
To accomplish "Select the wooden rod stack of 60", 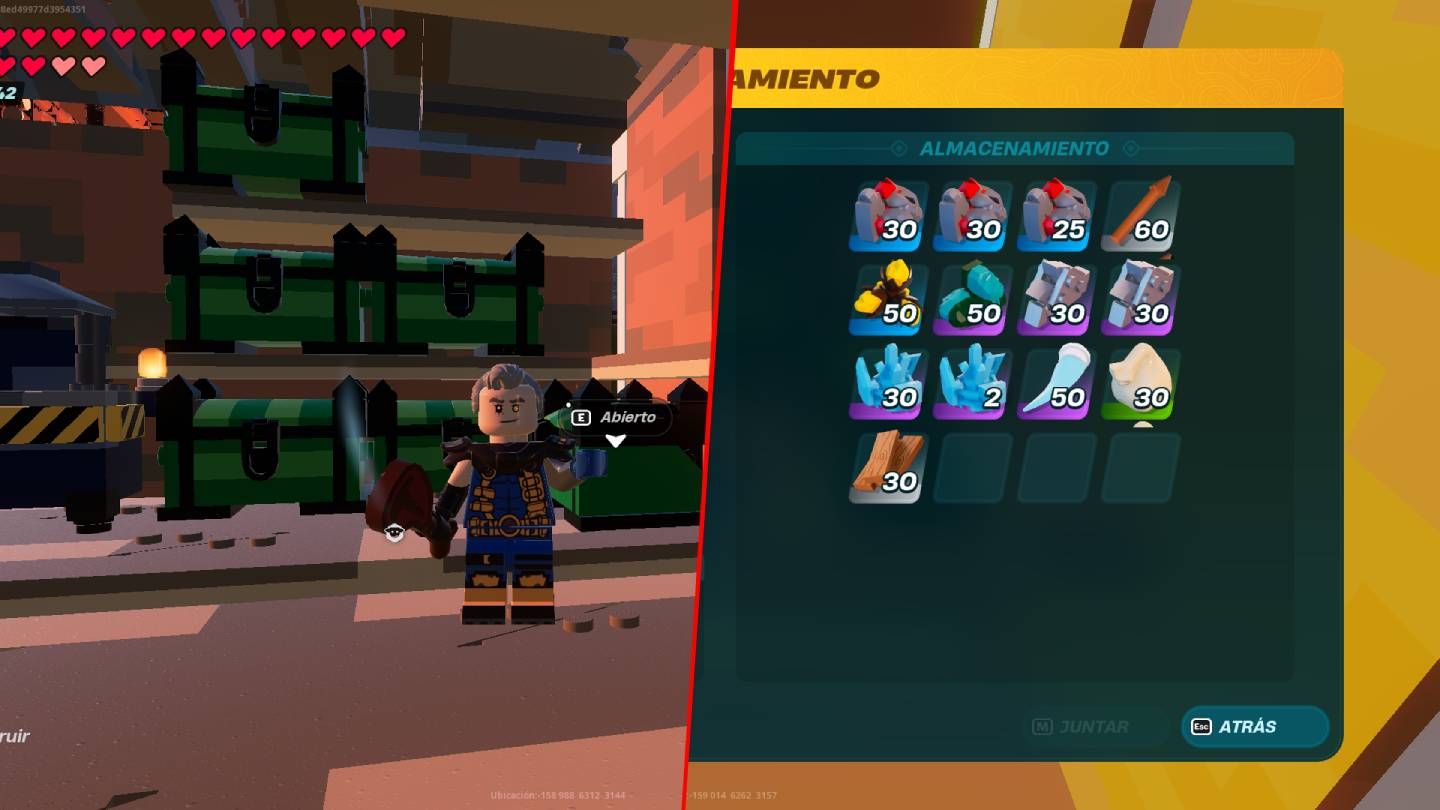I will (x=1140, y=213).
